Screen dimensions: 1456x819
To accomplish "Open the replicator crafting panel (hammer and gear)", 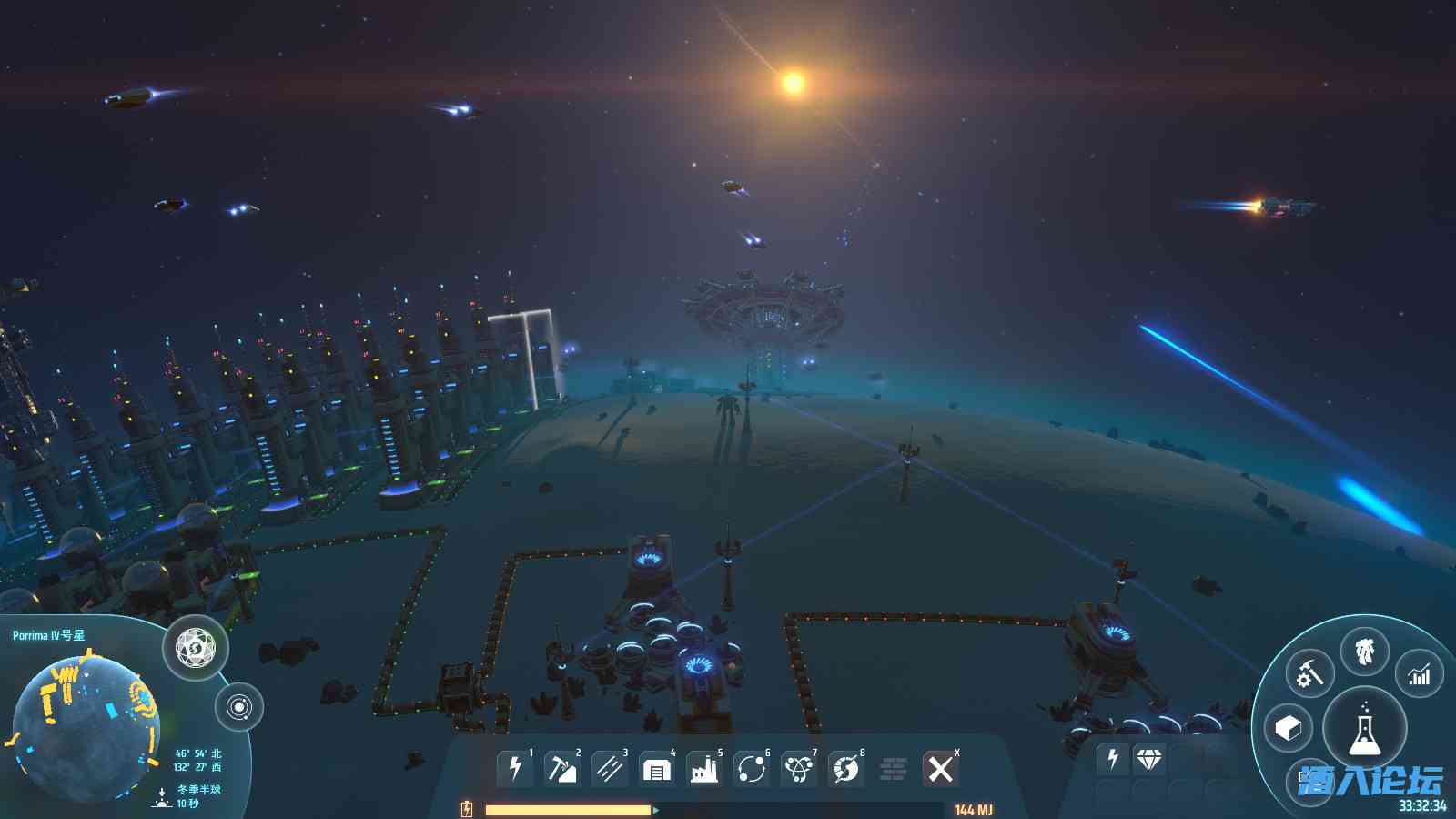I will pos(1309,674).
